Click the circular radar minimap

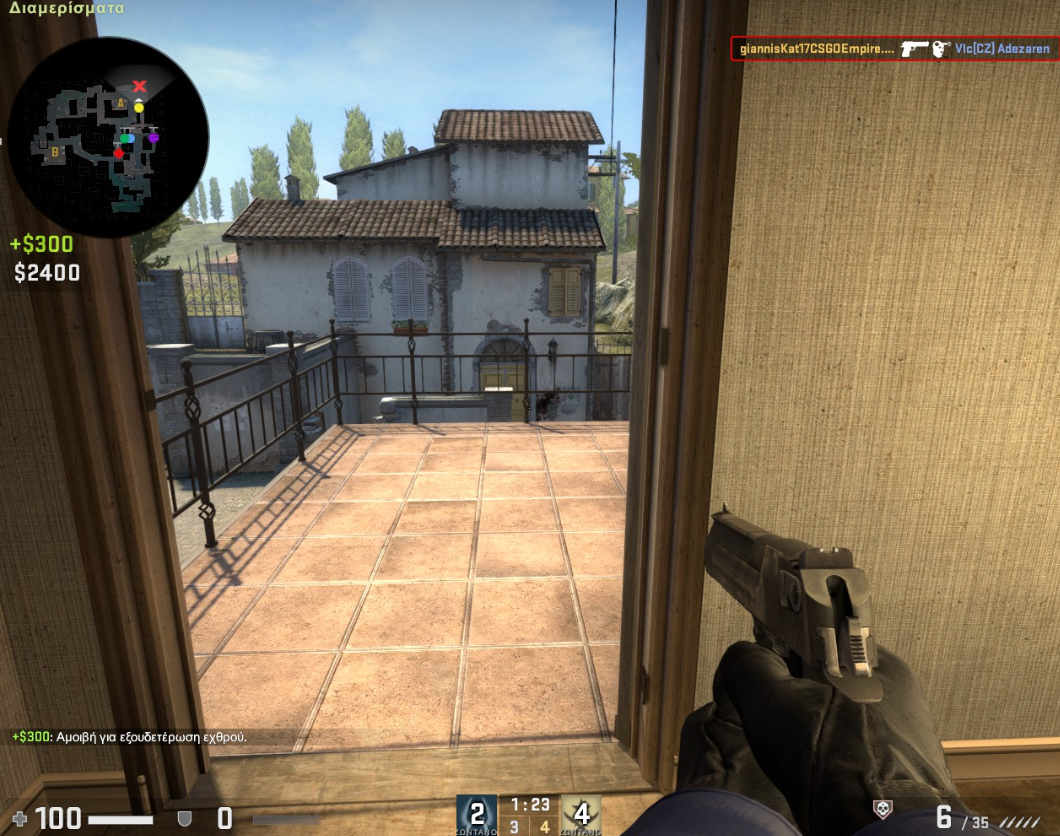[x=107, y=137]
